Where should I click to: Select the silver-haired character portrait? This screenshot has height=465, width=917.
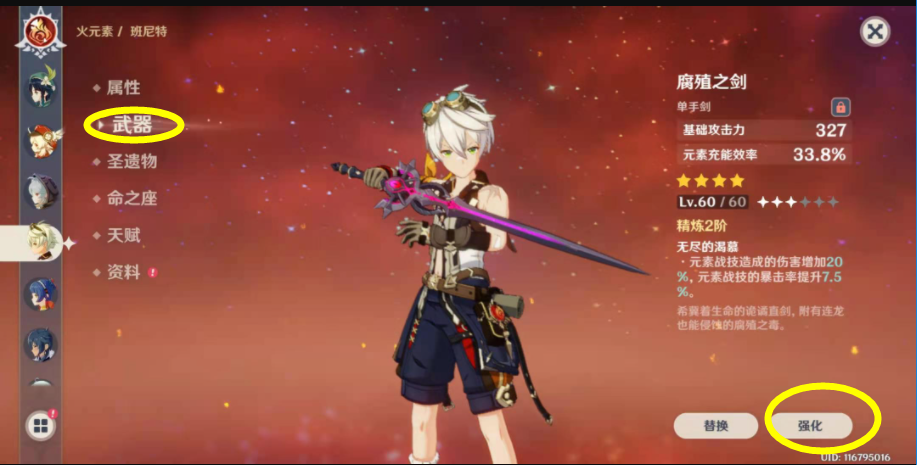click(x=41, y=190)
